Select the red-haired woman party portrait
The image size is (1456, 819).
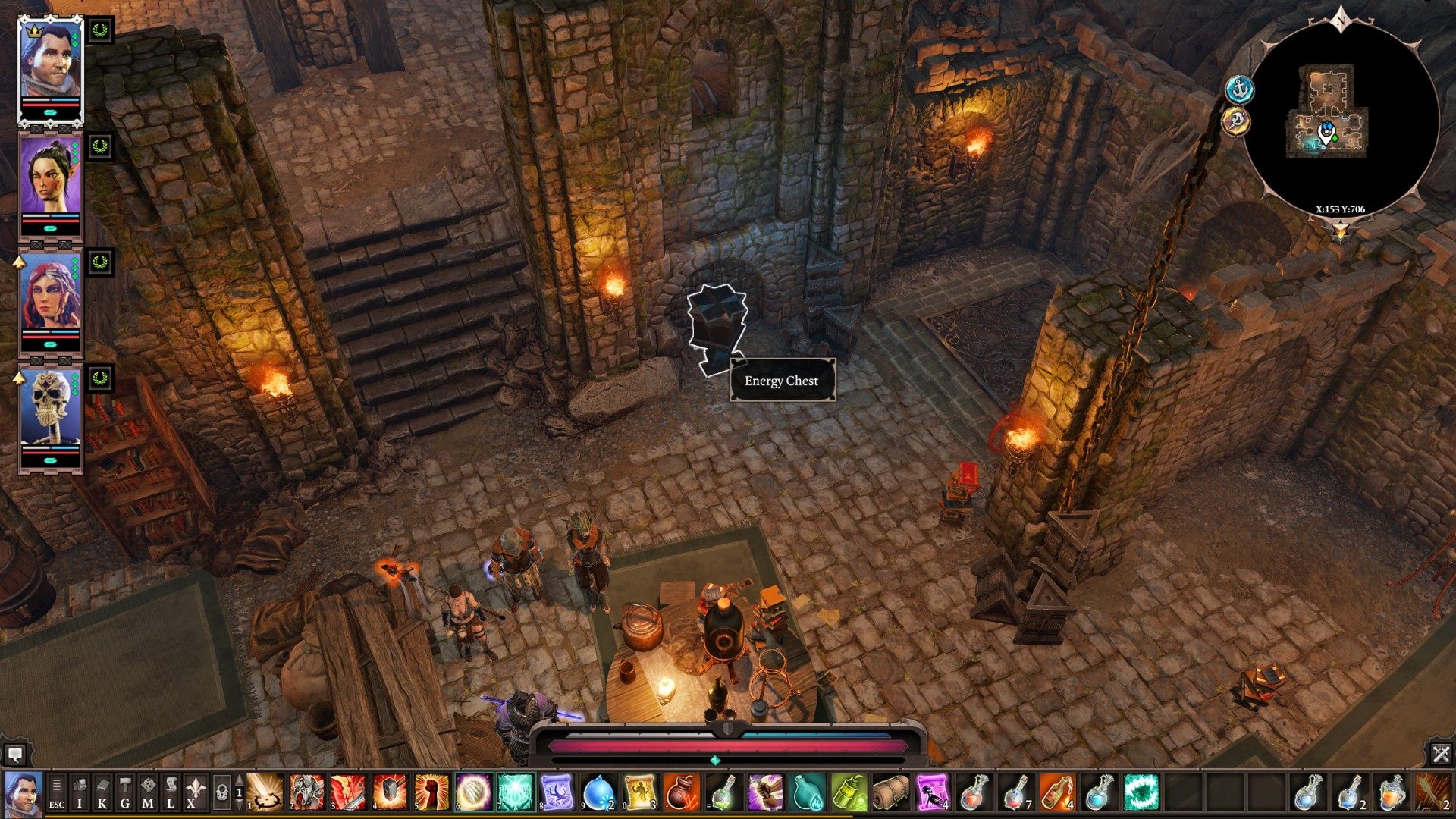click(50, 296)
